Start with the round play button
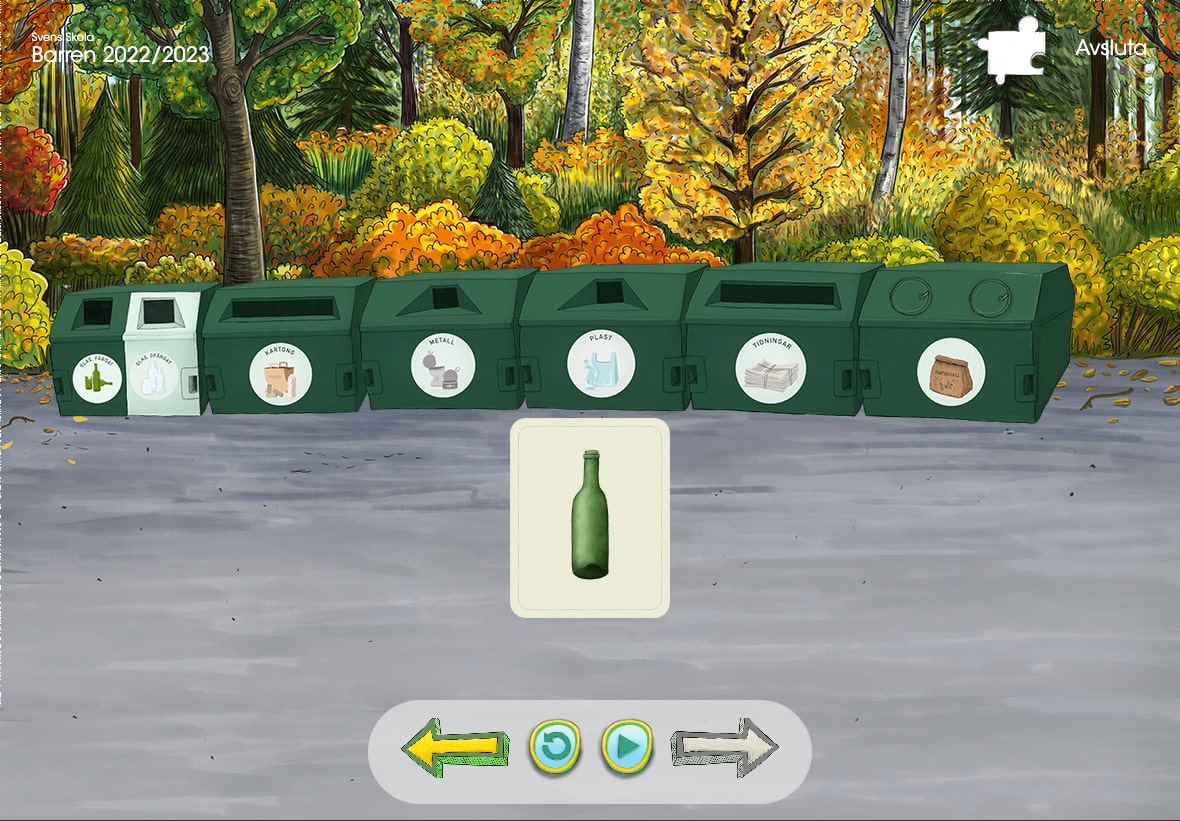 pos(627,746)
